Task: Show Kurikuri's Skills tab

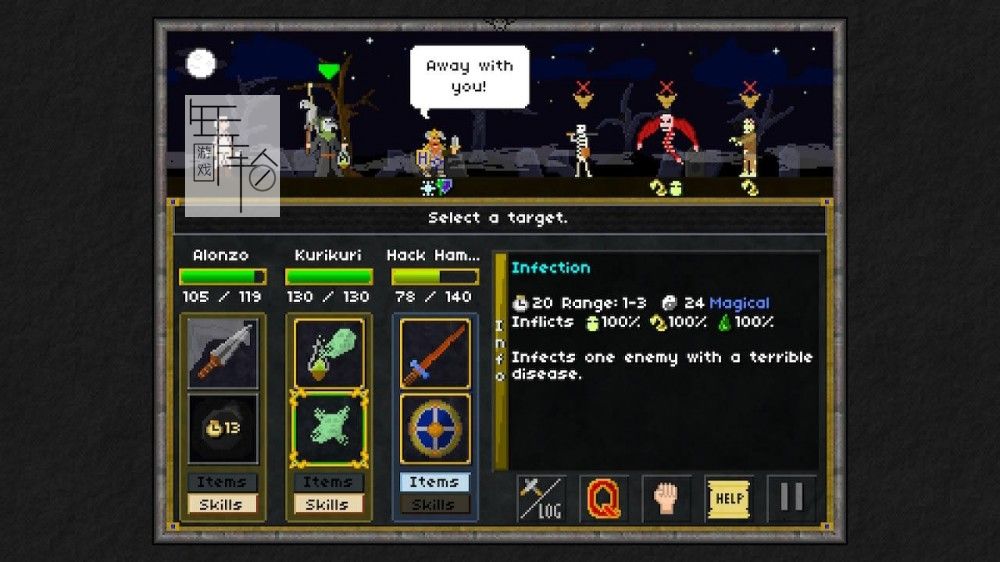Action: 328,504
